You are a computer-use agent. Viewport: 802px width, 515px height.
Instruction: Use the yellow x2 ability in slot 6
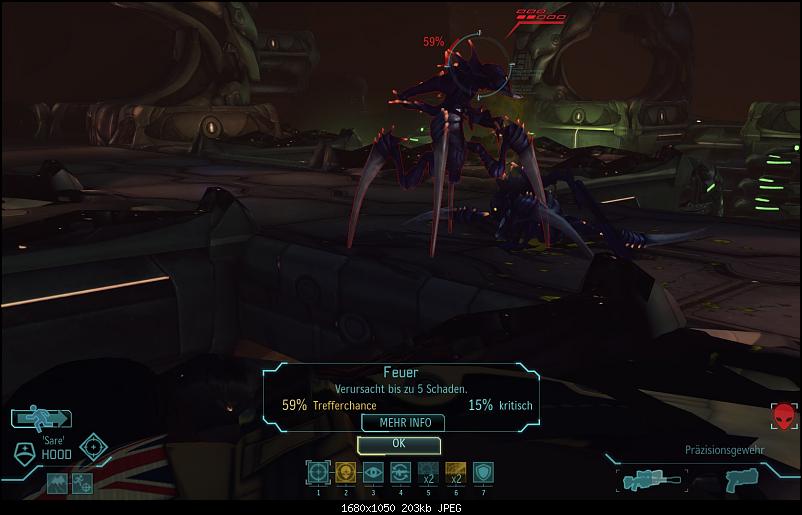click(x=455, y=471)
